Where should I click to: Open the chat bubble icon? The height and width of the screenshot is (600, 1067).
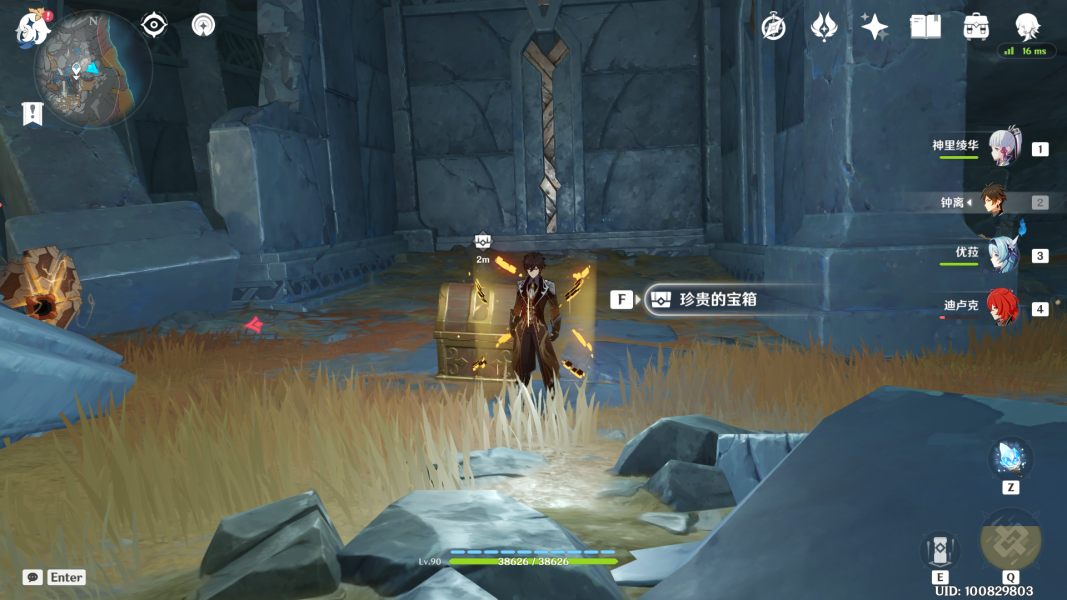point(33,577)
